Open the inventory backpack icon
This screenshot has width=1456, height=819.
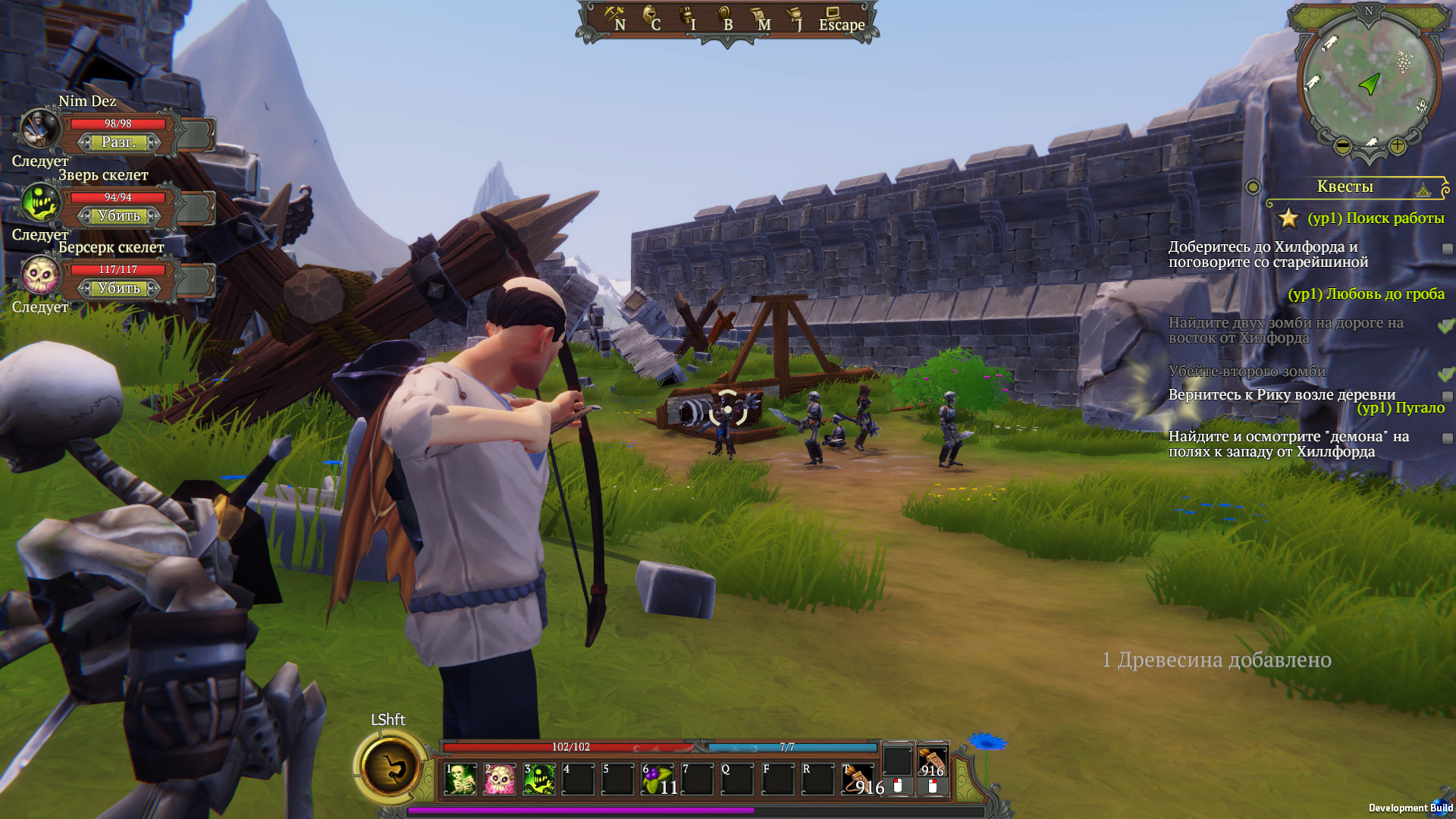pos(688,18)
